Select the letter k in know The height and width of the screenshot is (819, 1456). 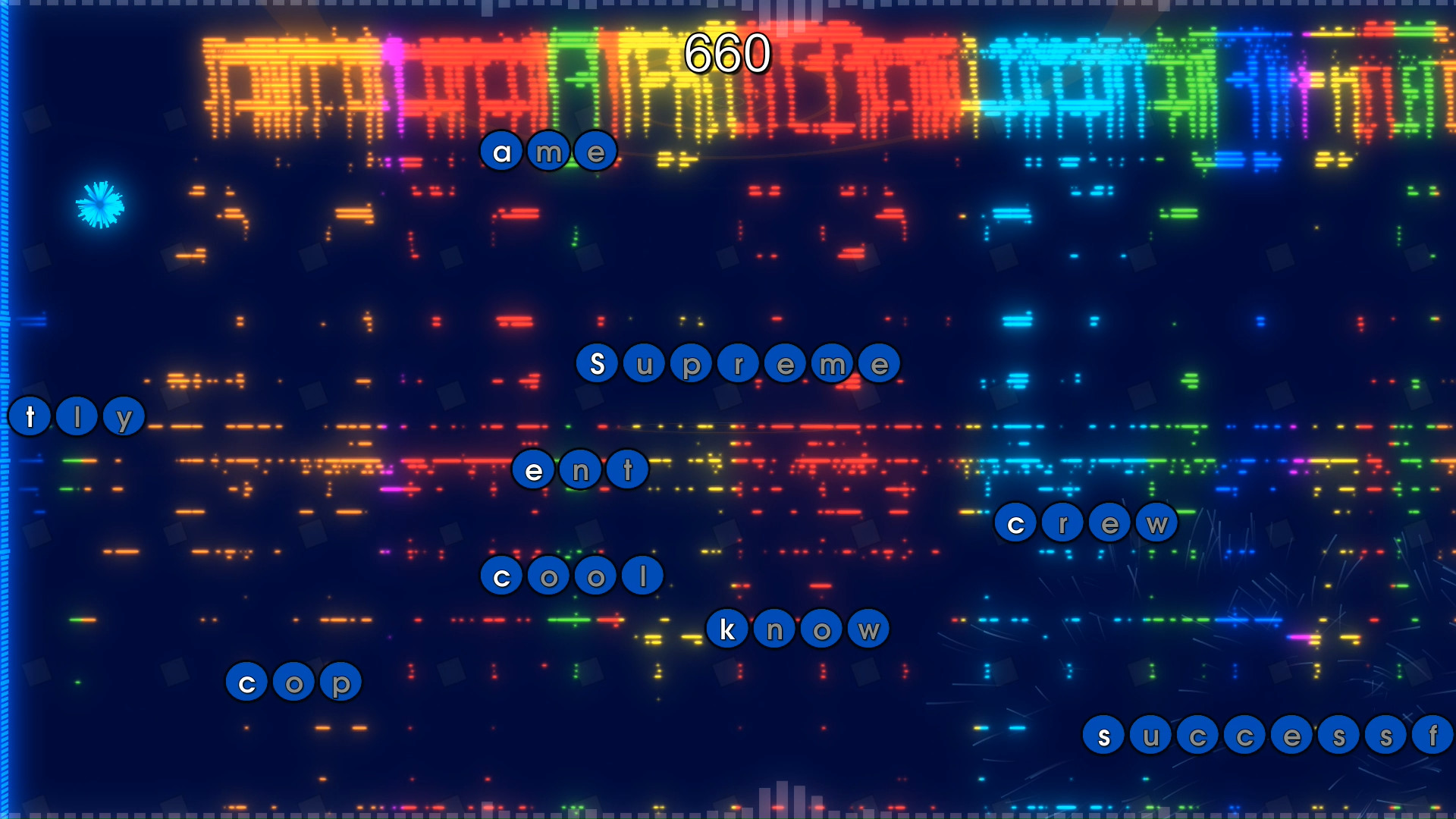728,628
